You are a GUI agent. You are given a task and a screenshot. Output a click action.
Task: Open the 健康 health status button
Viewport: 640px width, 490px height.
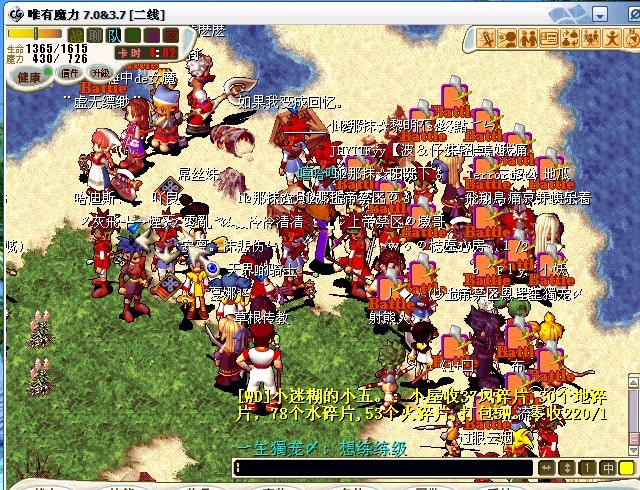tap(30, 76)
